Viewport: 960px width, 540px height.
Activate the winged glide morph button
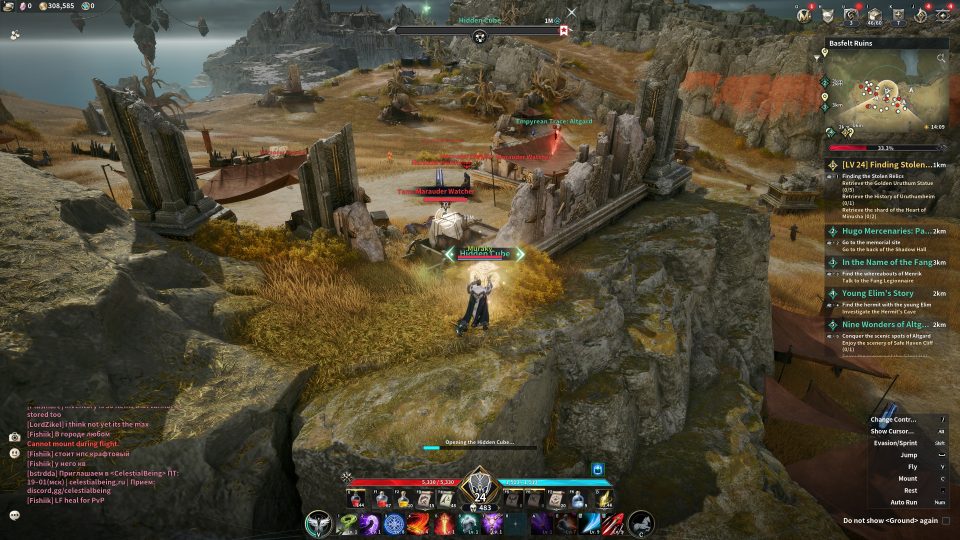click(319, 523)
